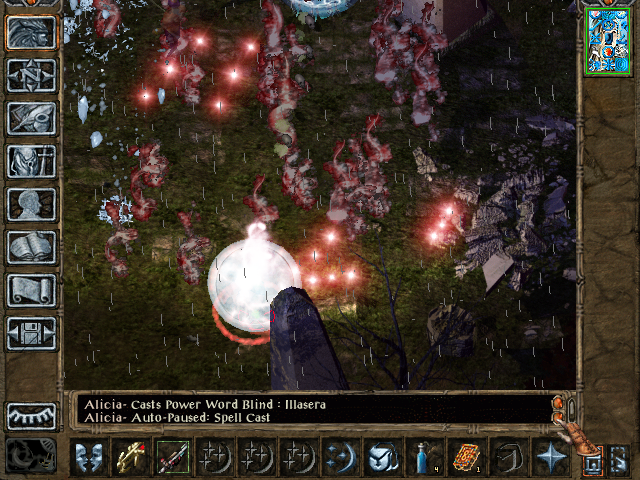
Task: Equip the sword weapon slot
Action: (172, 457)
